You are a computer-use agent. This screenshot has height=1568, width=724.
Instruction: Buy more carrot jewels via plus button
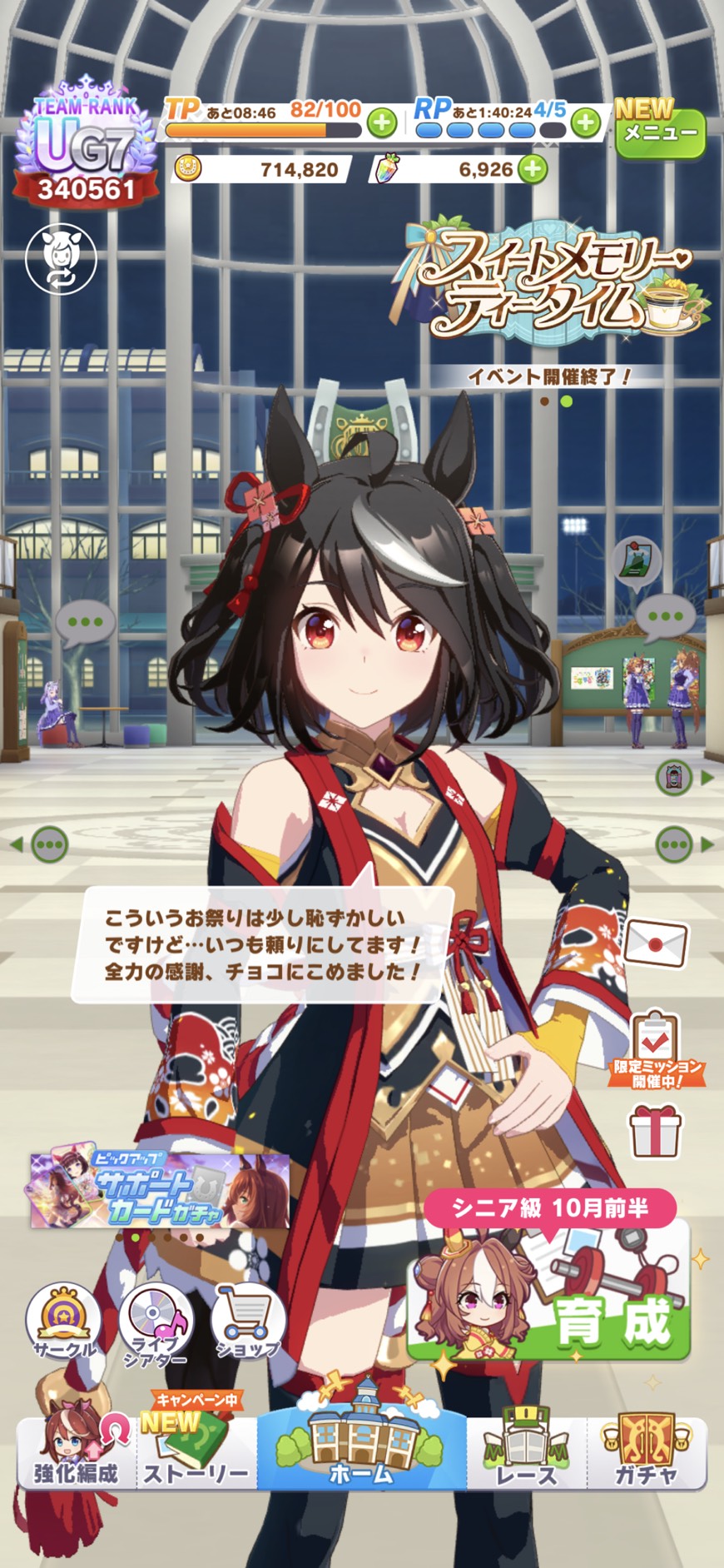tap(533, 170)
